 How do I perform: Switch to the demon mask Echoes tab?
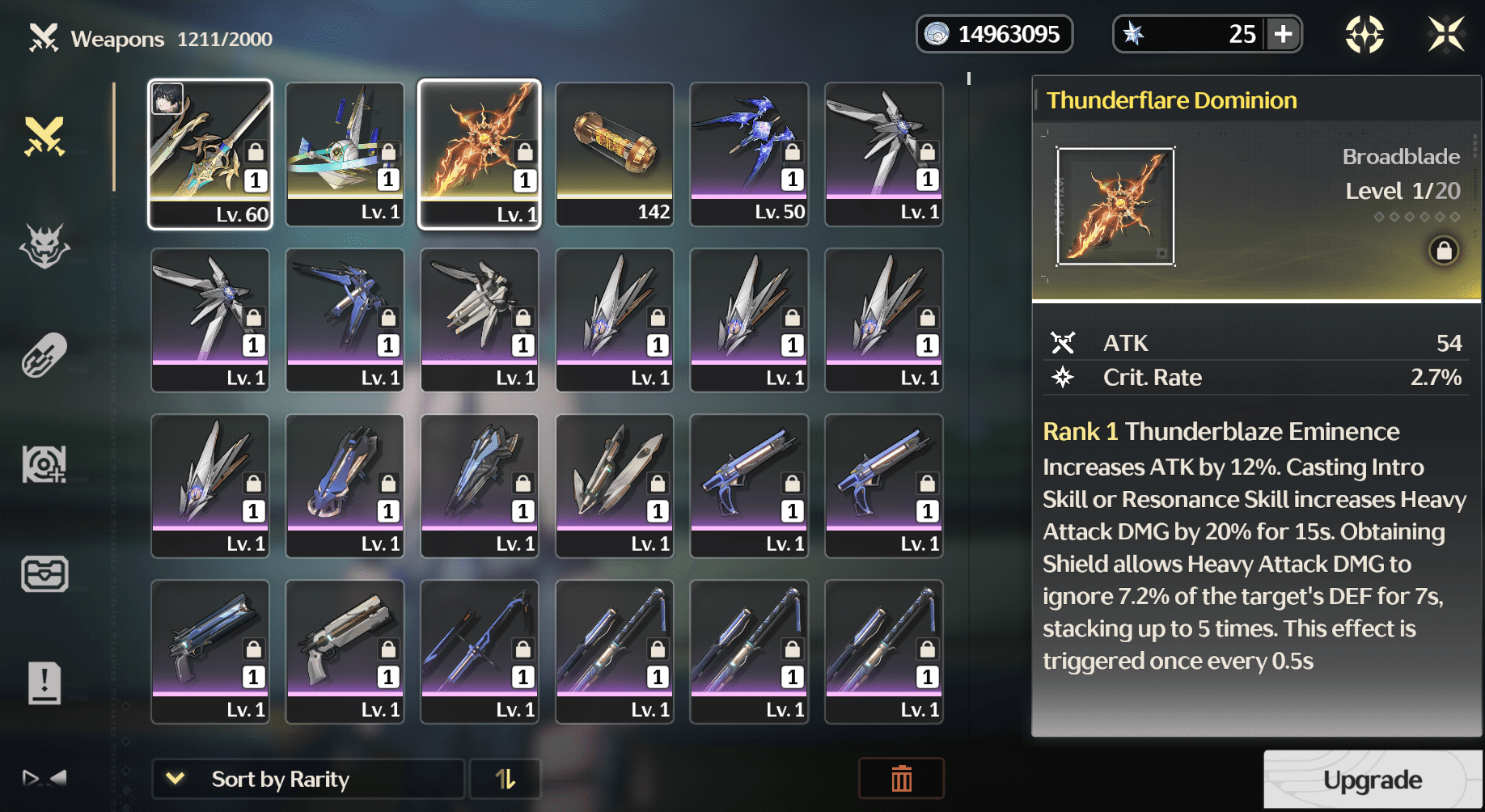pos(44,245)
